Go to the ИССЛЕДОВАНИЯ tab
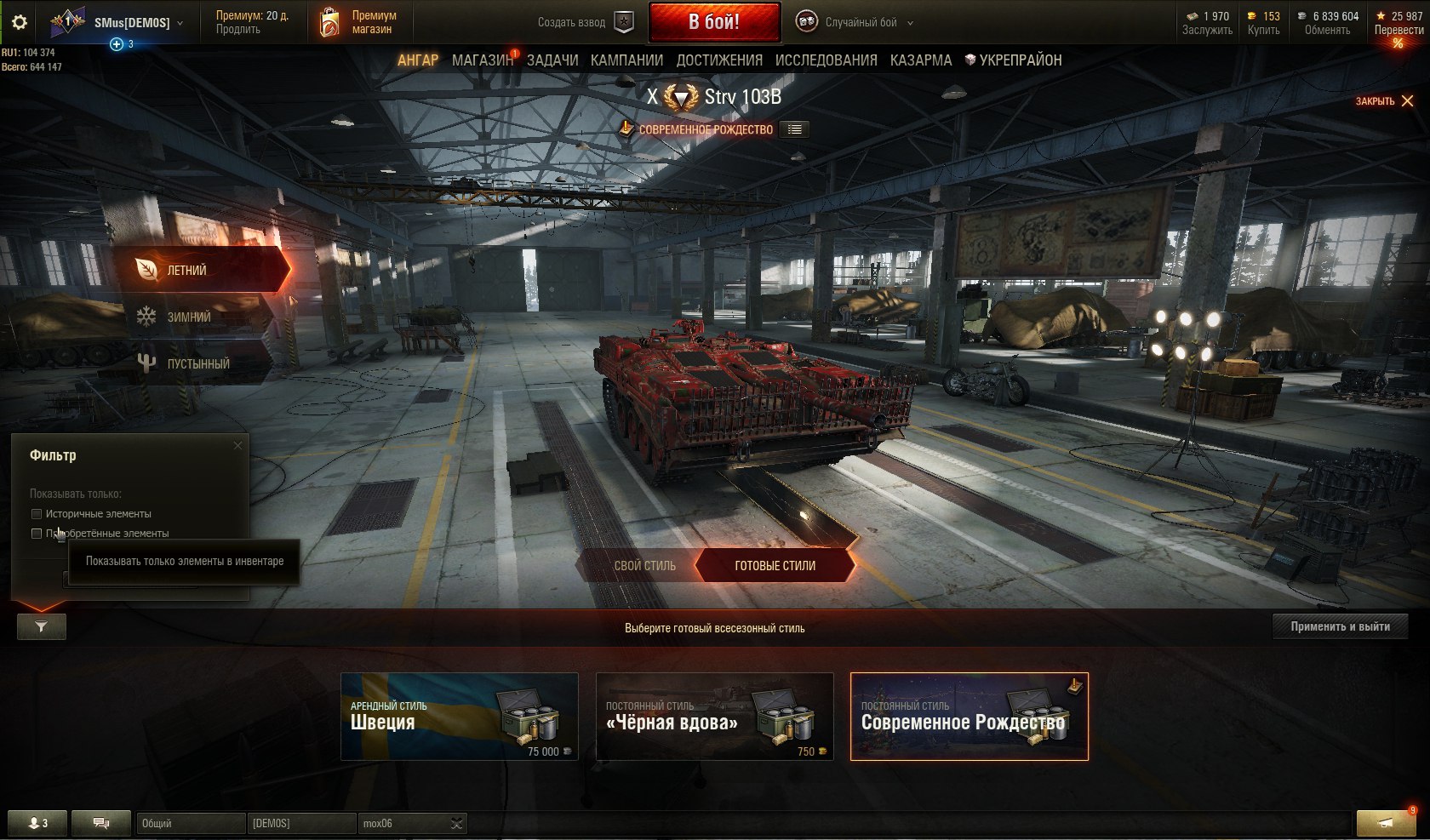The width and height of the screenshot is (1430, 840). pyautogui.click(x=826, y=60)
